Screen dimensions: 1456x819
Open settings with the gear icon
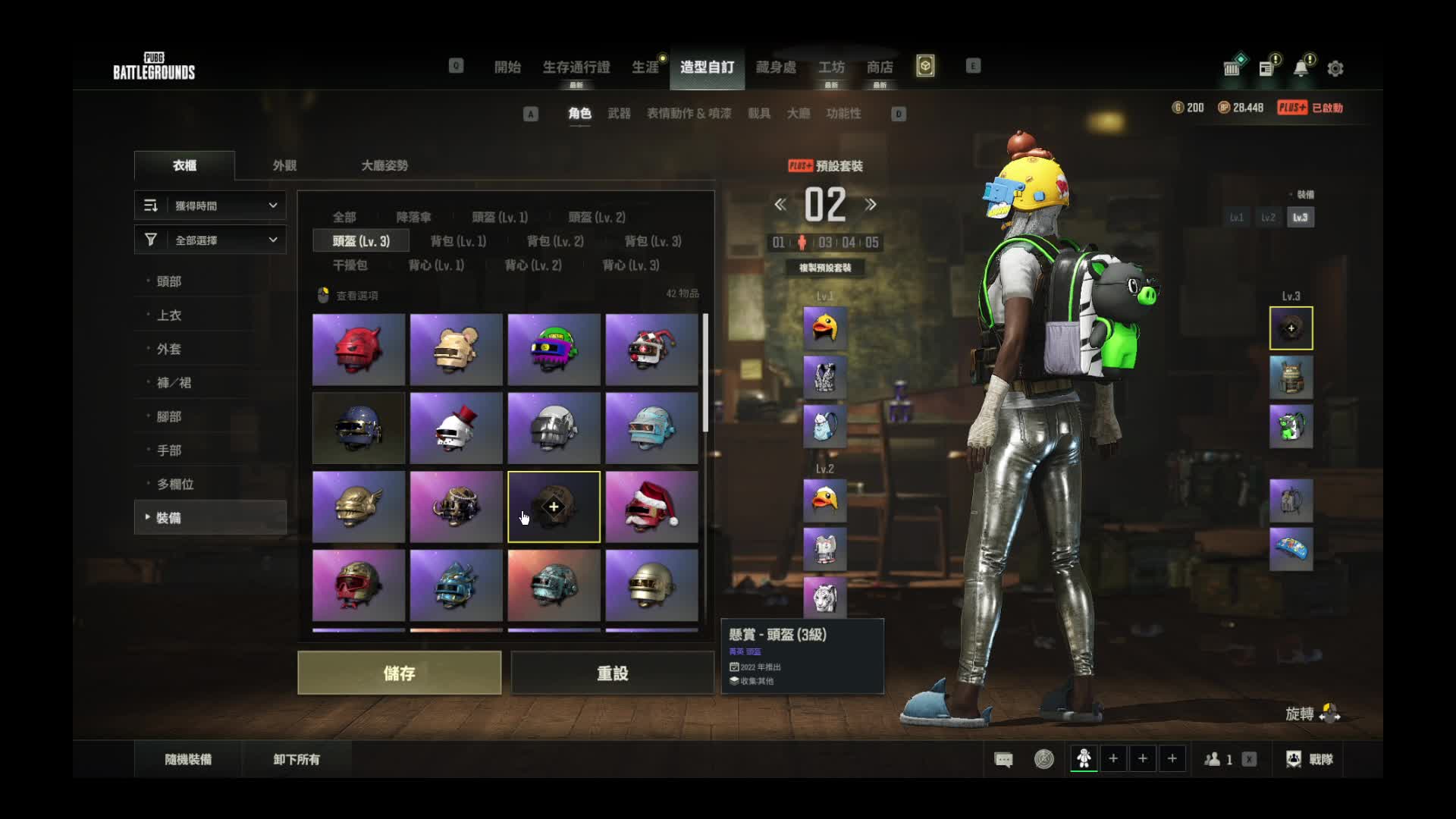point(1335,69)
